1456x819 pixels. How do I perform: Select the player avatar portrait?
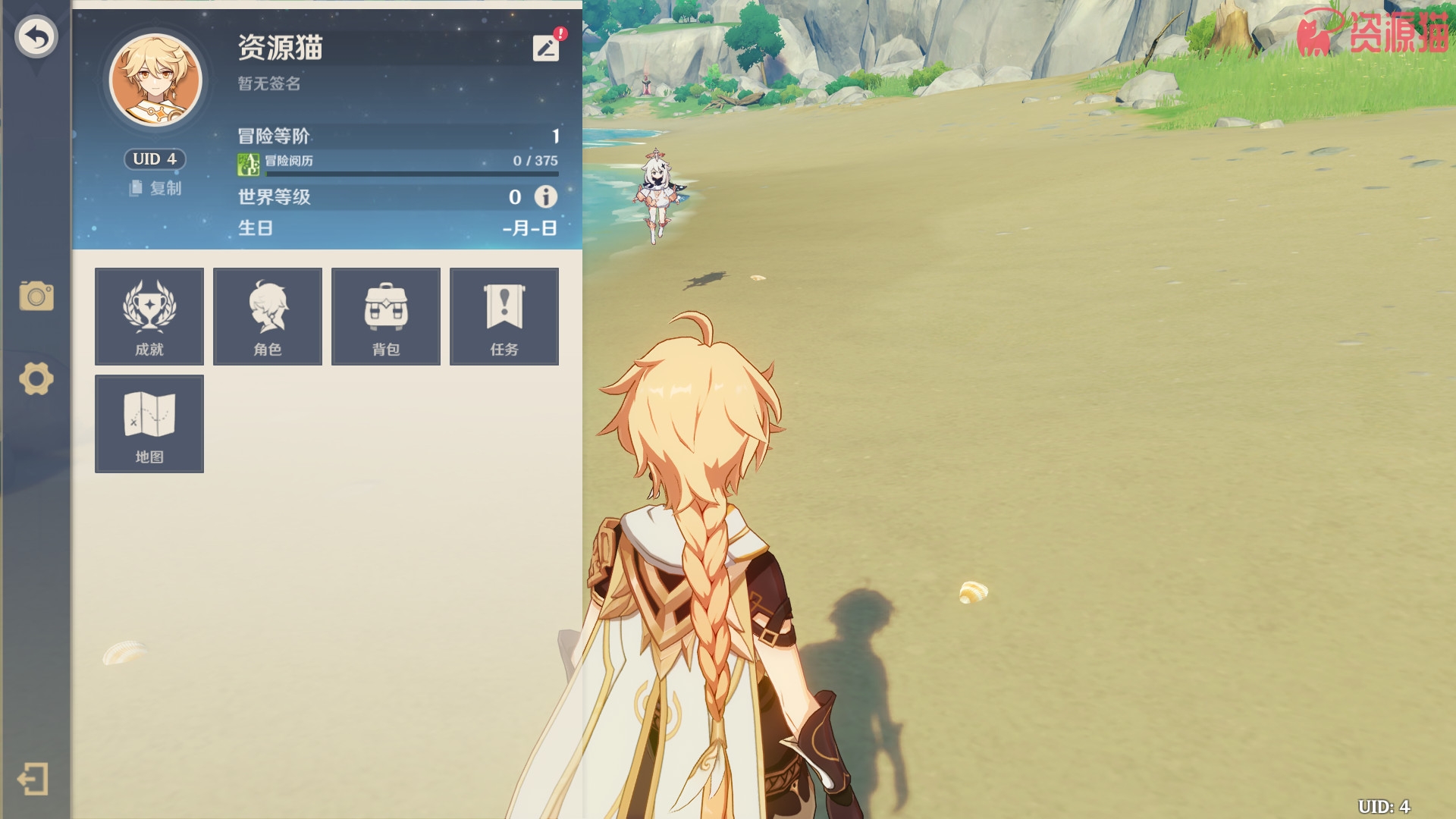click(x=156, y=80)
